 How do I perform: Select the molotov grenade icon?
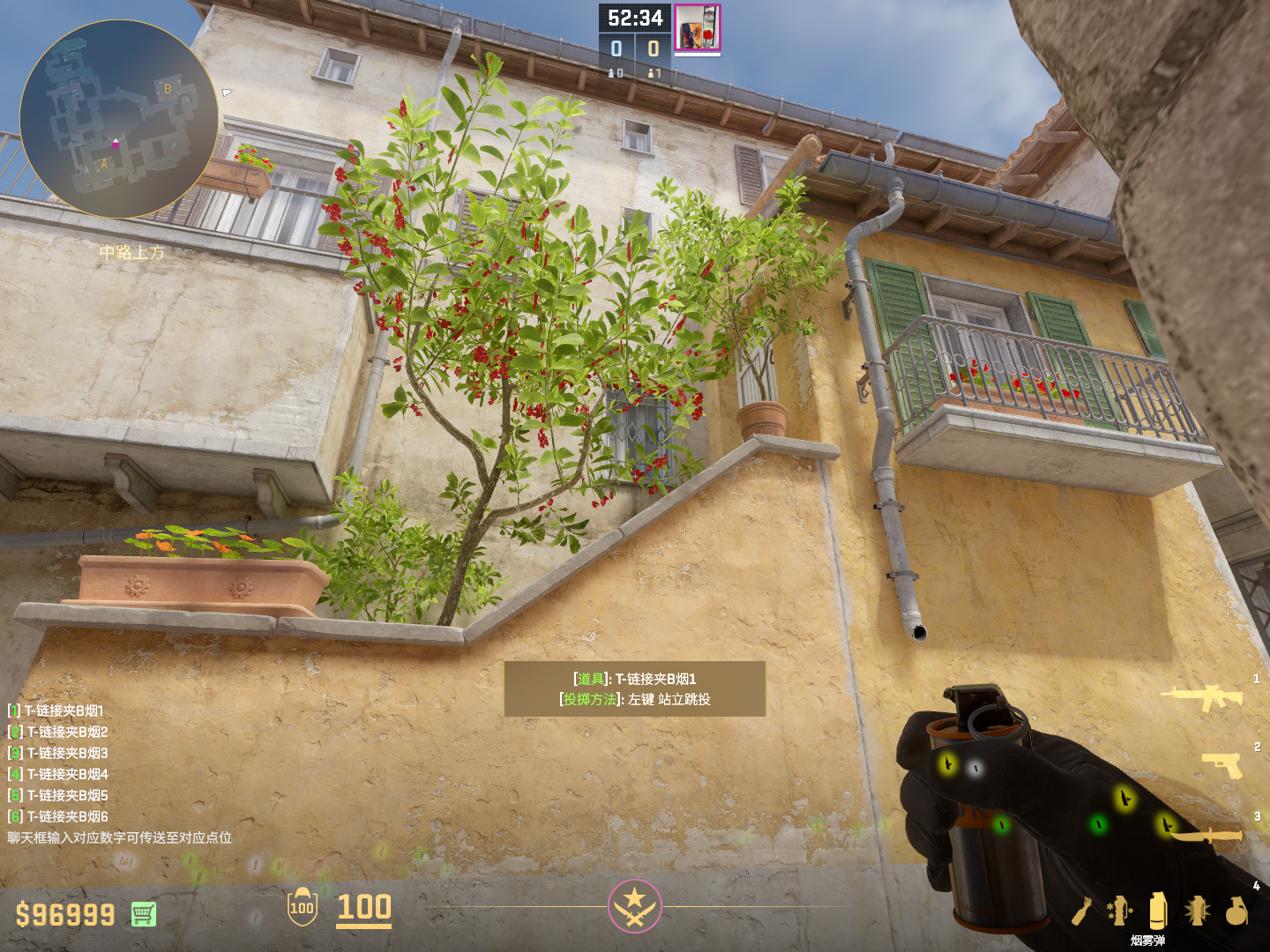(x=1082, y=911)
